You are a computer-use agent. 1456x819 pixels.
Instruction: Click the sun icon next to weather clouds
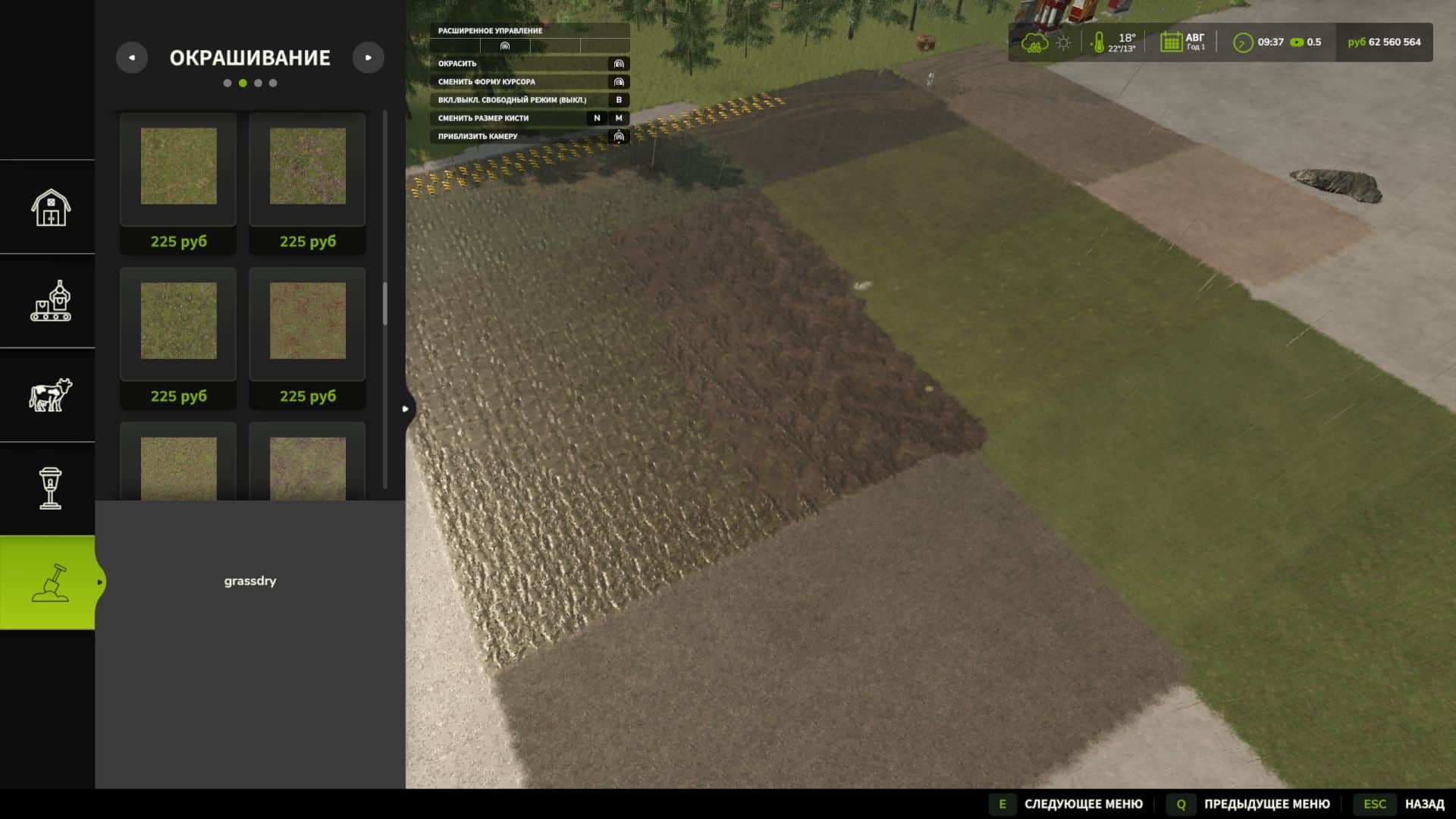pyautogui.click(x=1064, y=42)
